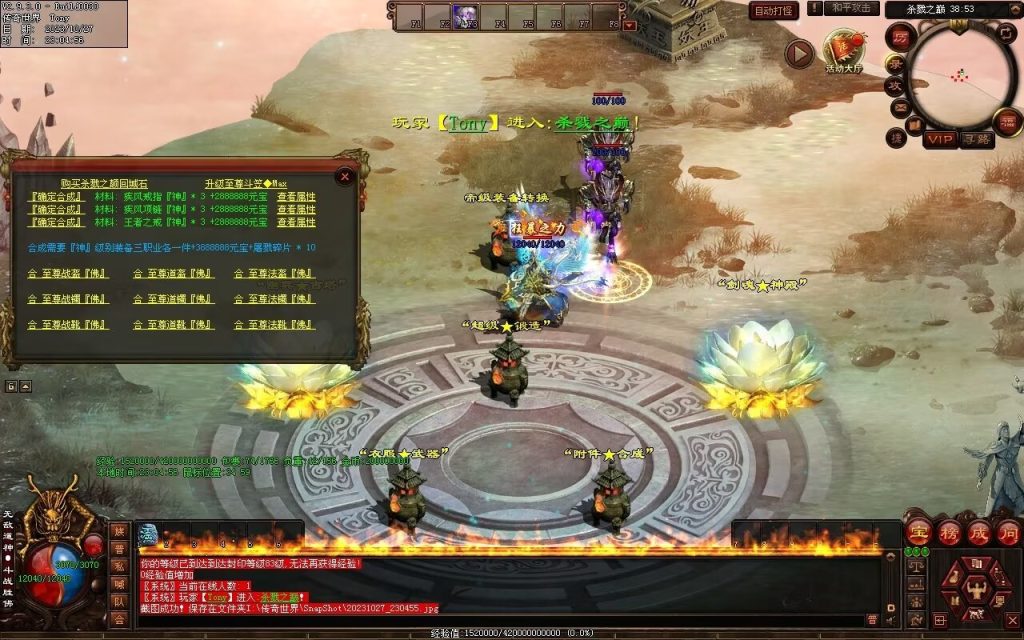1024x640 pixels.
Task: Open the mail envelope icon
Action: tap(899, 108)
